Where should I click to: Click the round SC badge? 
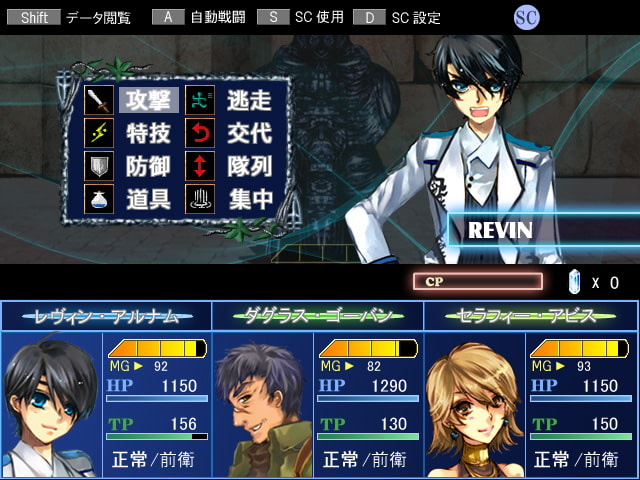coord(527,17)
